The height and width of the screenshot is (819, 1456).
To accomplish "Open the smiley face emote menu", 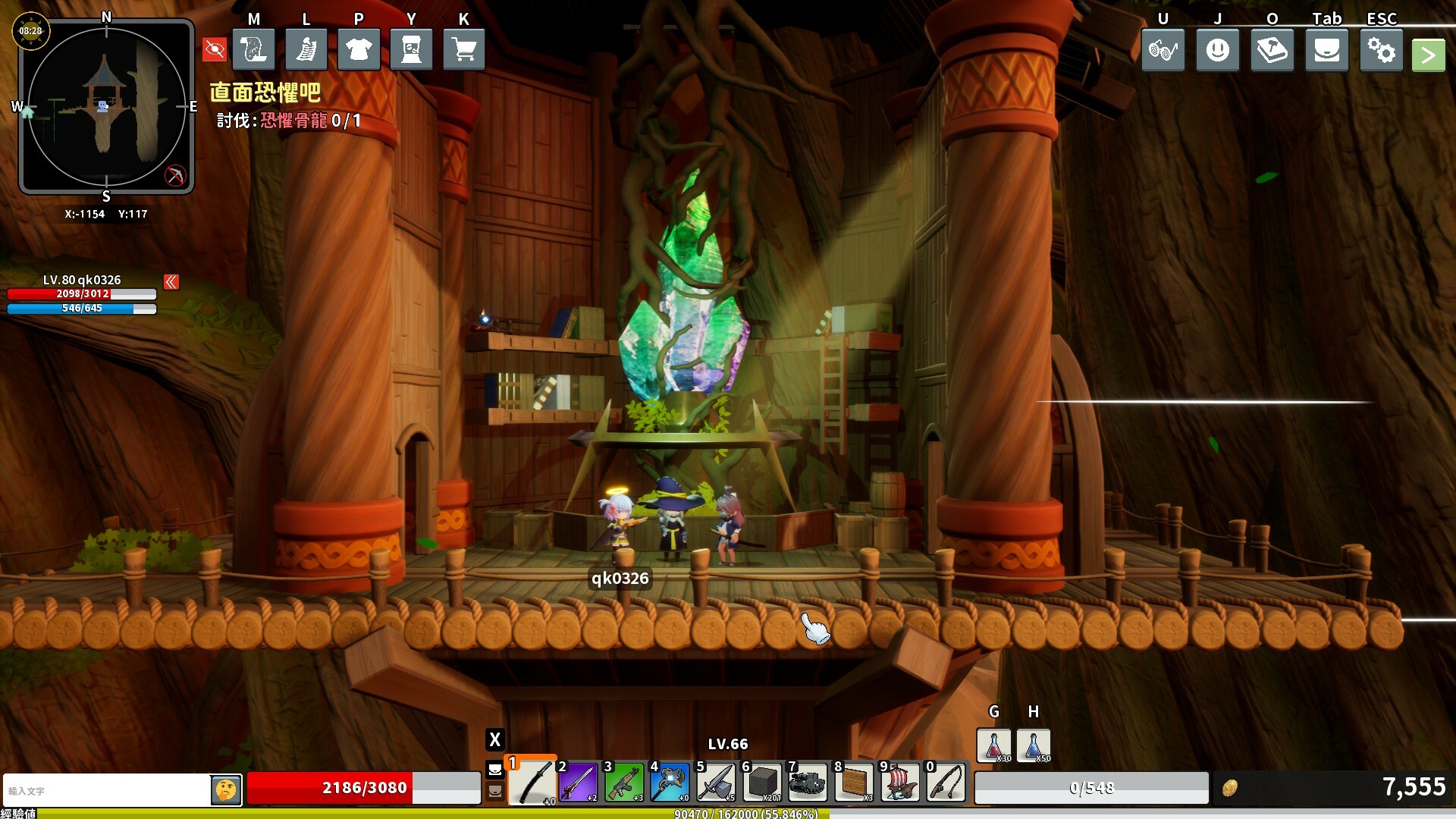I will click(1217, 51).
